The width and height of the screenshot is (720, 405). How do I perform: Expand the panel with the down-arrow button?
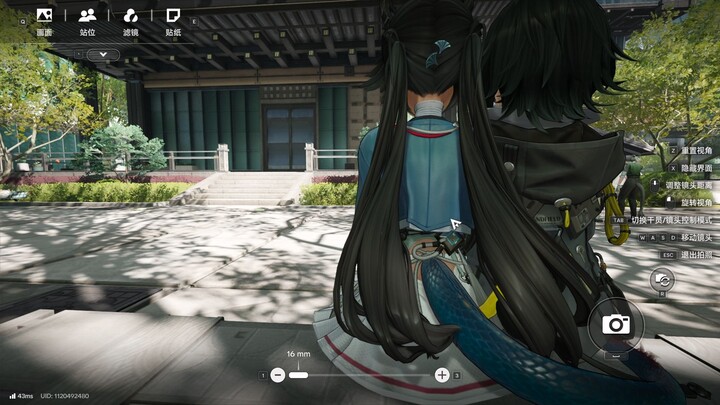[102, 55]
